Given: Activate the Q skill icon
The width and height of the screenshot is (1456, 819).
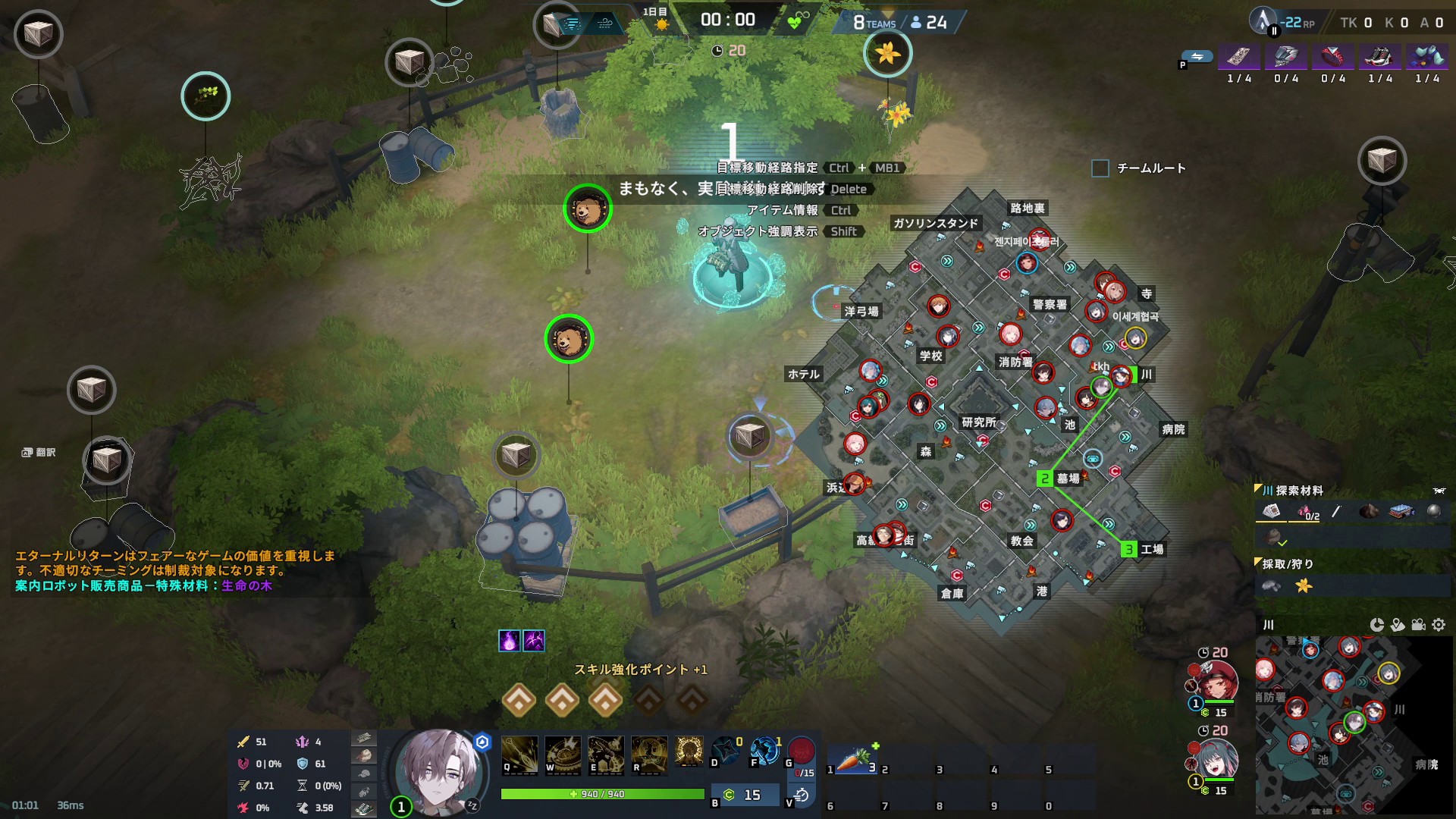Looking at the screenshot, I should (x=519, y=755).
